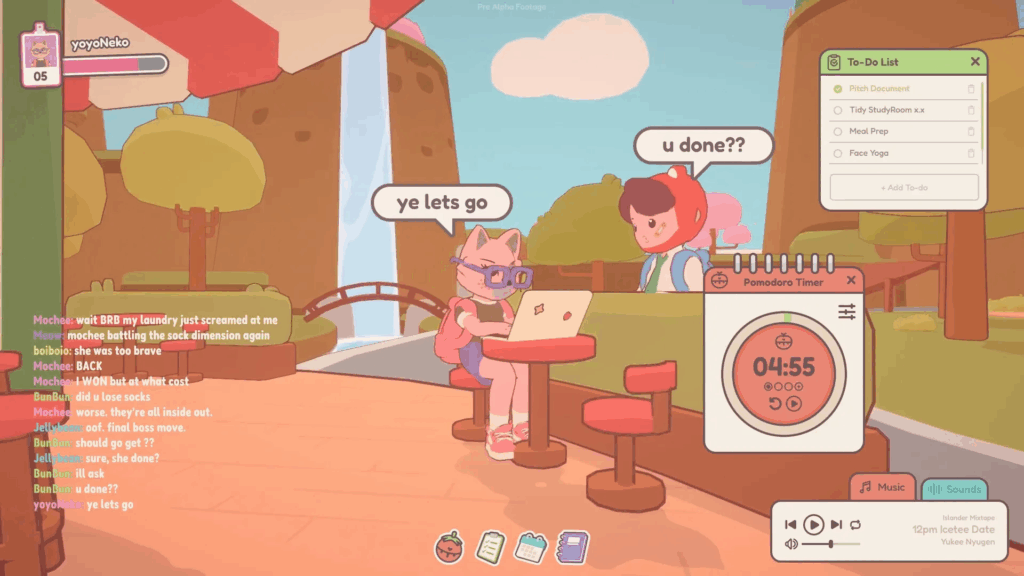Open the purple notebook journal
The image size is (1024, 576).
(x=572, y=546)
